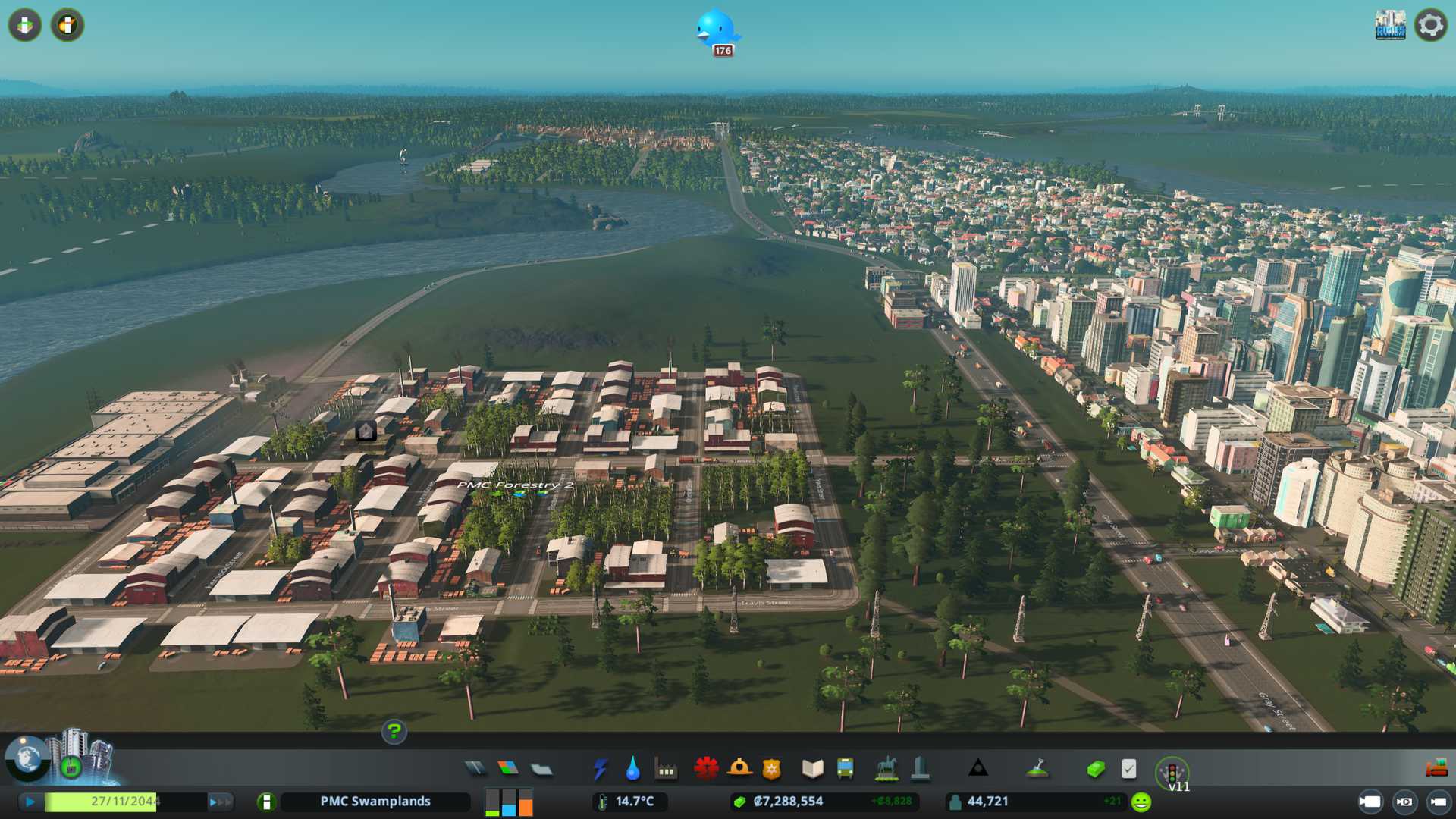Screen dimensions: 1456x819
Task: Open the parks statue menu
Action: click(886, 769)
